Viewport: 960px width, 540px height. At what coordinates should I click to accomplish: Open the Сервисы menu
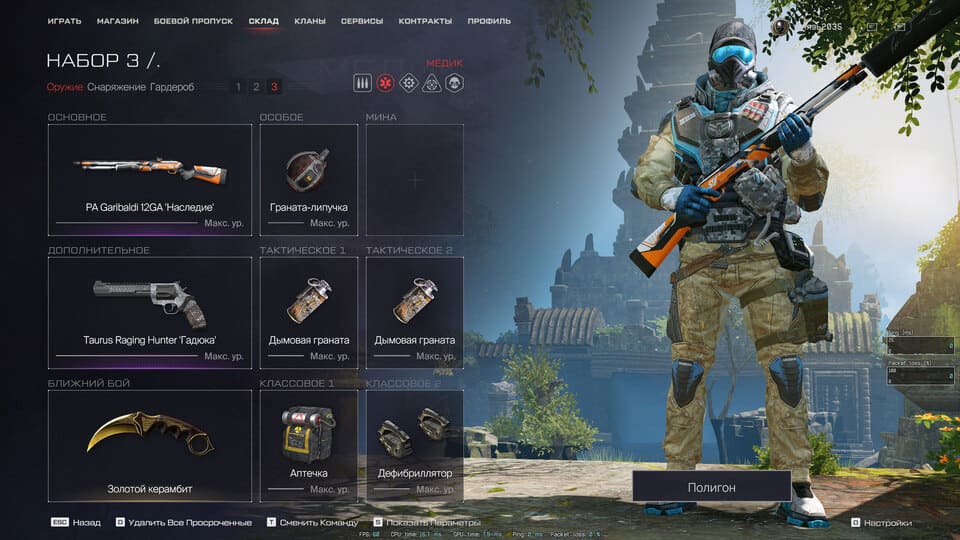361,21
